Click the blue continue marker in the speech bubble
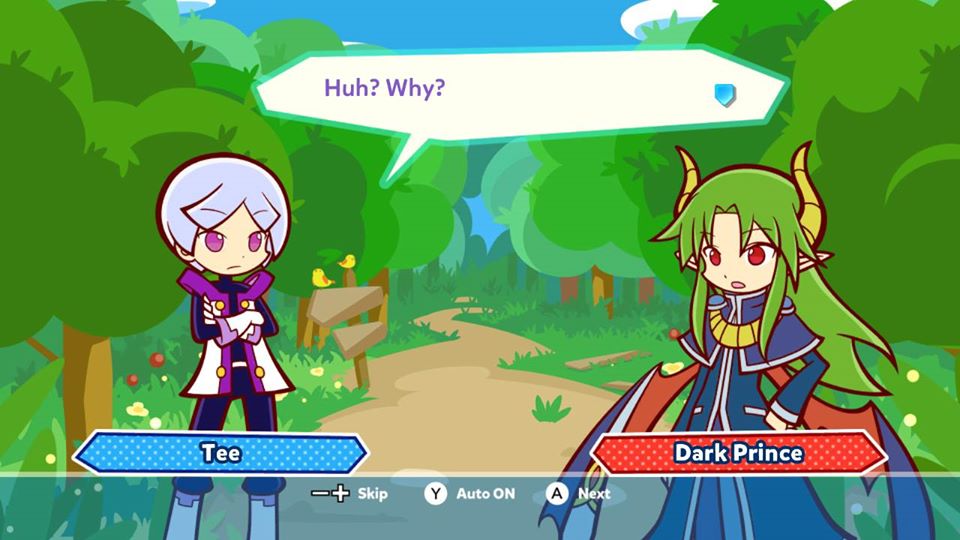 (725, 95)
